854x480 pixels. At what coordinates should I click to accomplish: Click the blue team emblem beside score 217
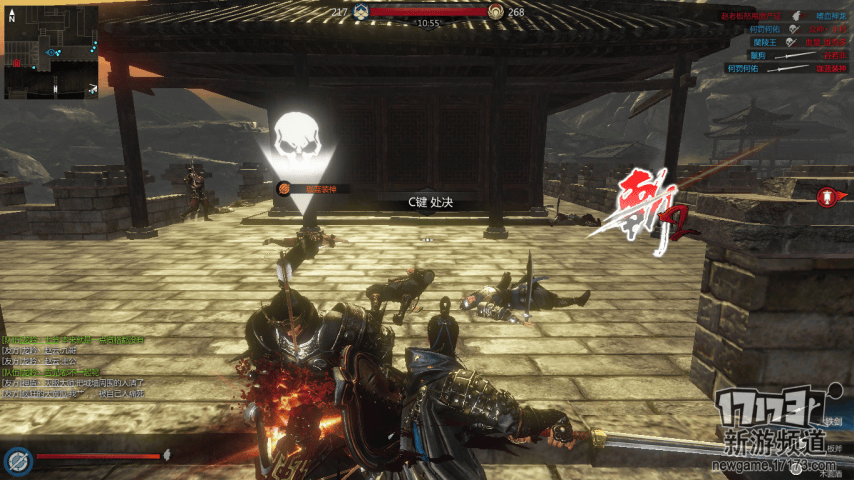[x=361, y=12]
